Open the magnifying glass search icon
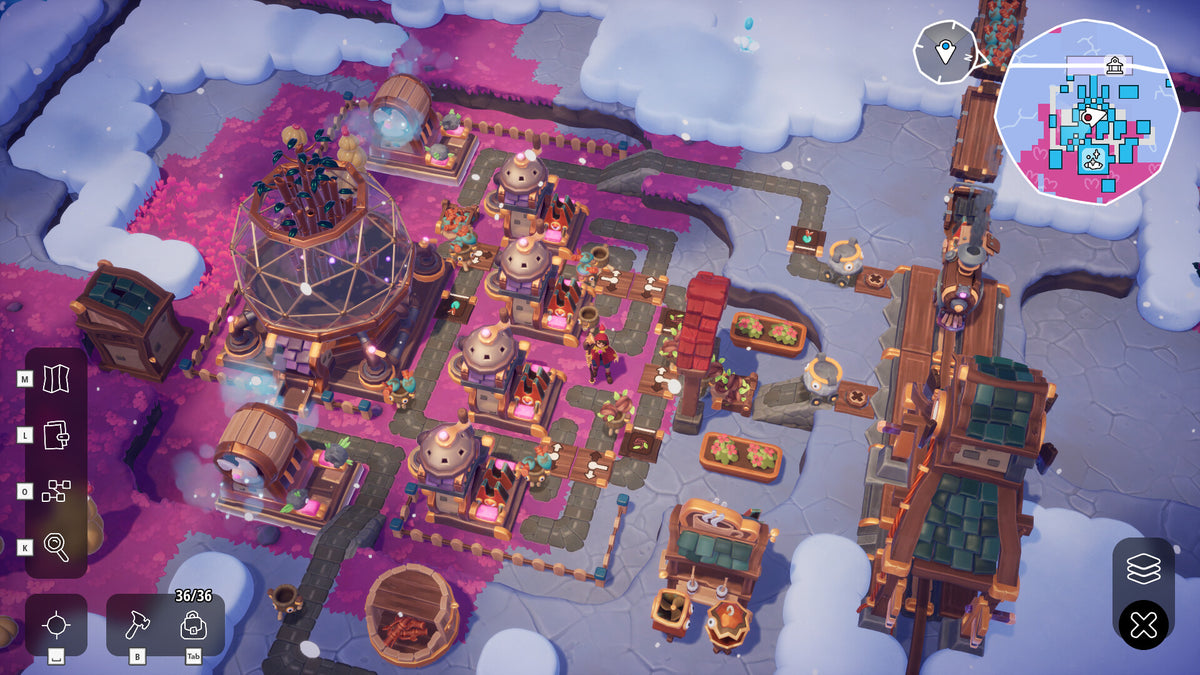Viewport: 1200px width, 675px height. click(x=57, y=546)
